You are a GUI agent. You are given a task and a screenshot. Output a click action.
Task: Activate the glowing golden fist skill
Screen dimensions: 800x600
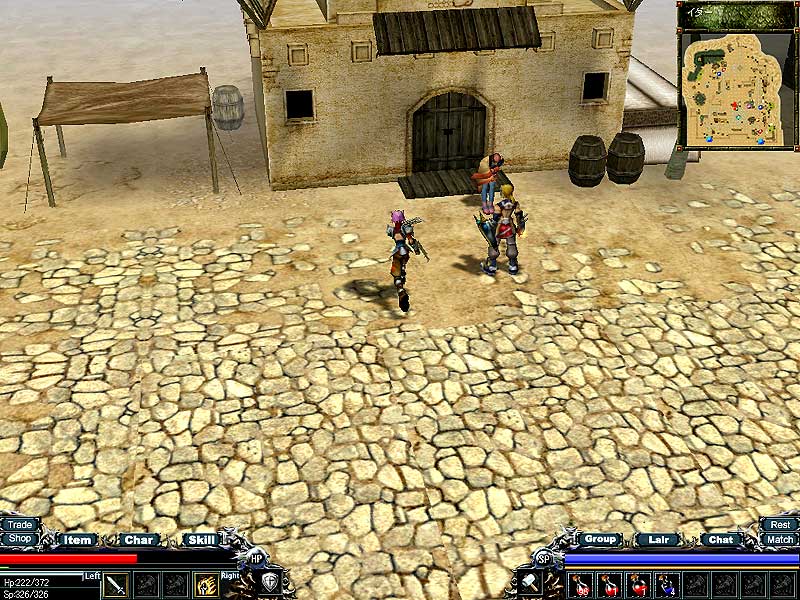(x=207, y=584)
